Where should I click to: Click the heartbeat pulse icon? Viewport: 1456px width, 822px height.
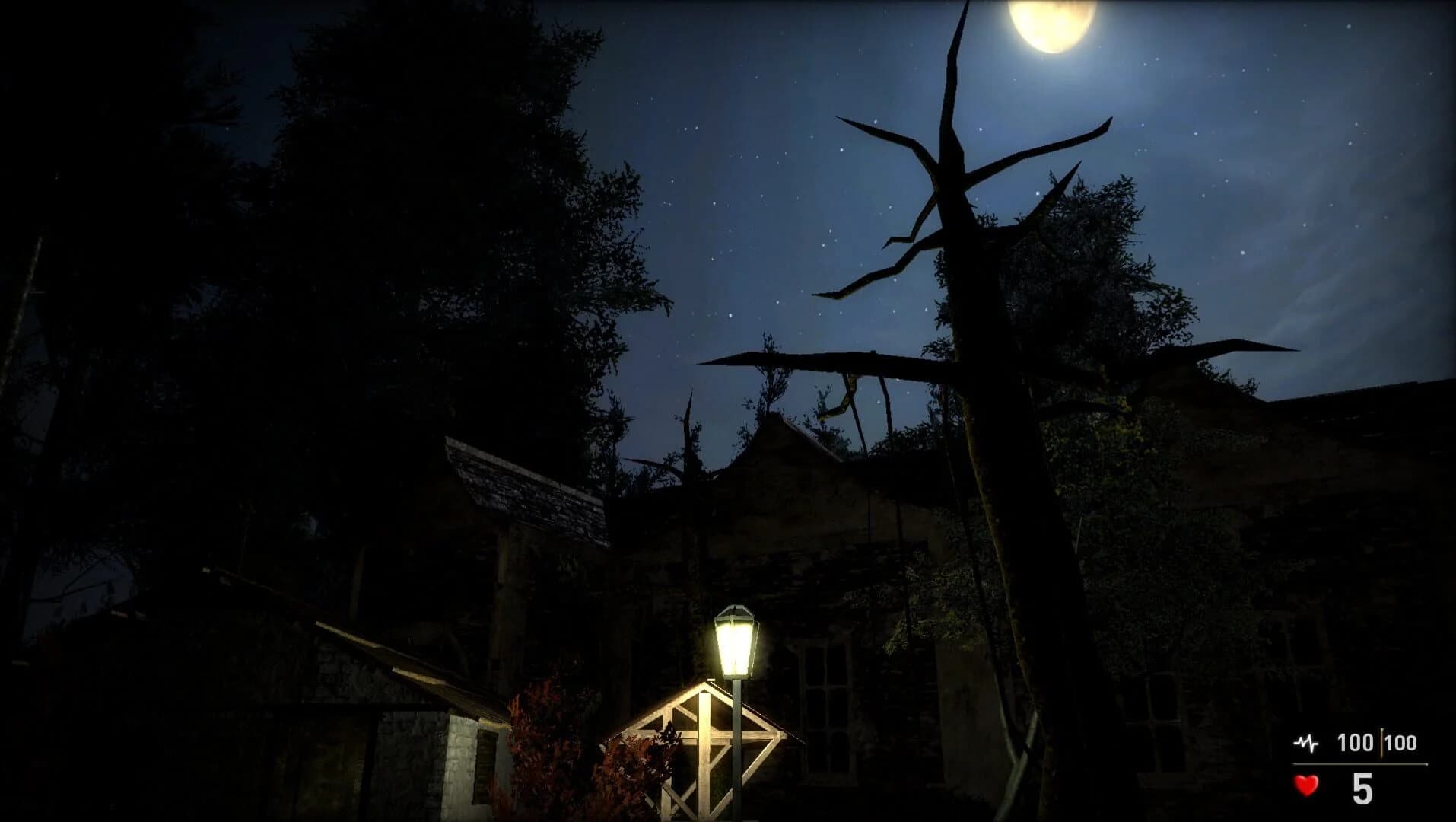(1305, 744)
